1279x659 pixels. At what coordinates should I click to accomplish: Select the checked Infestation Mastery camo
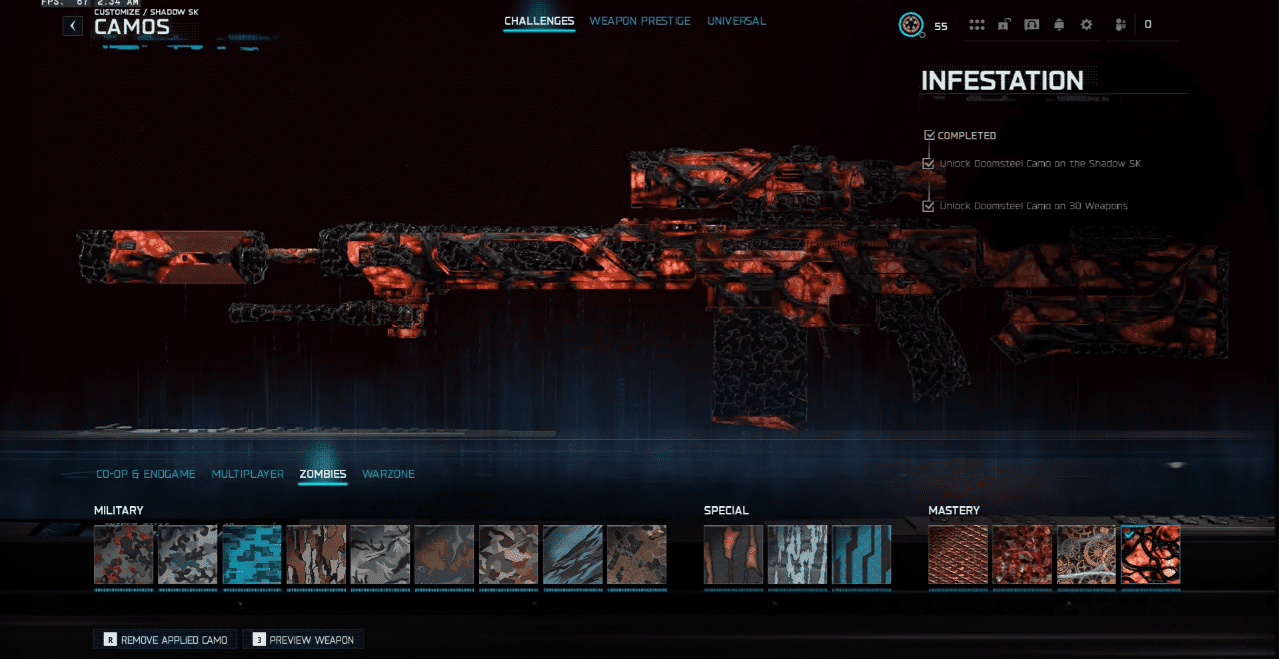click(x=1150, y=555)
